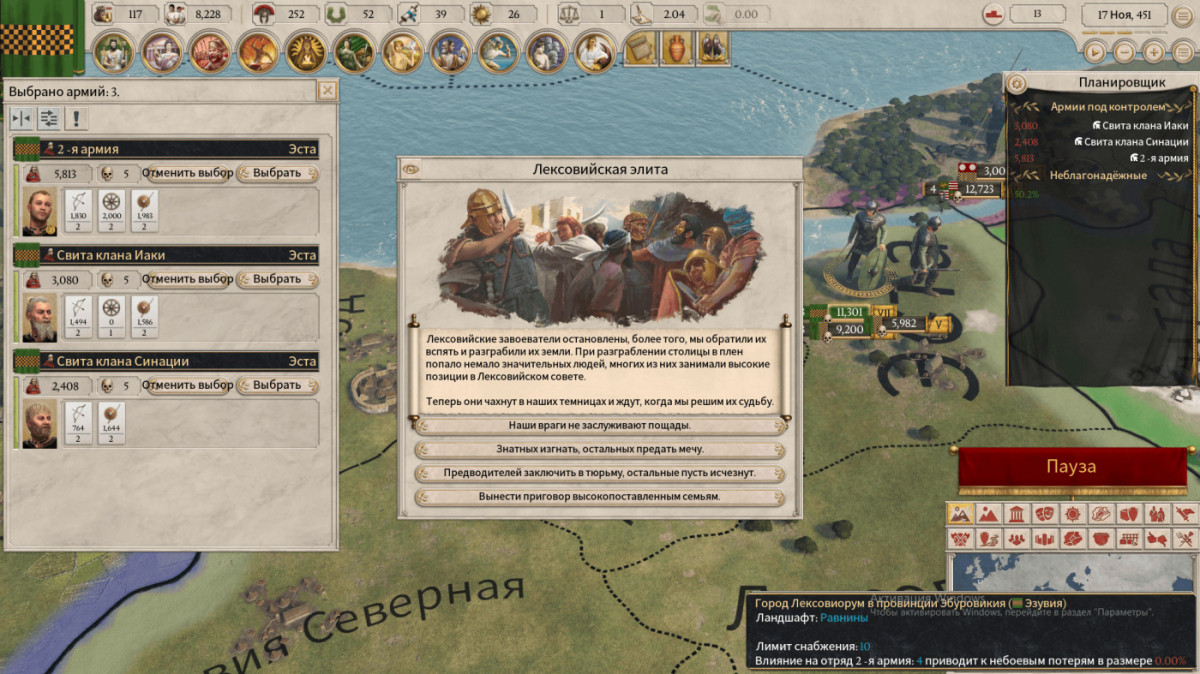Open the Планировщик gear settings
The image size is (1200, 674).
[1017, 83]
